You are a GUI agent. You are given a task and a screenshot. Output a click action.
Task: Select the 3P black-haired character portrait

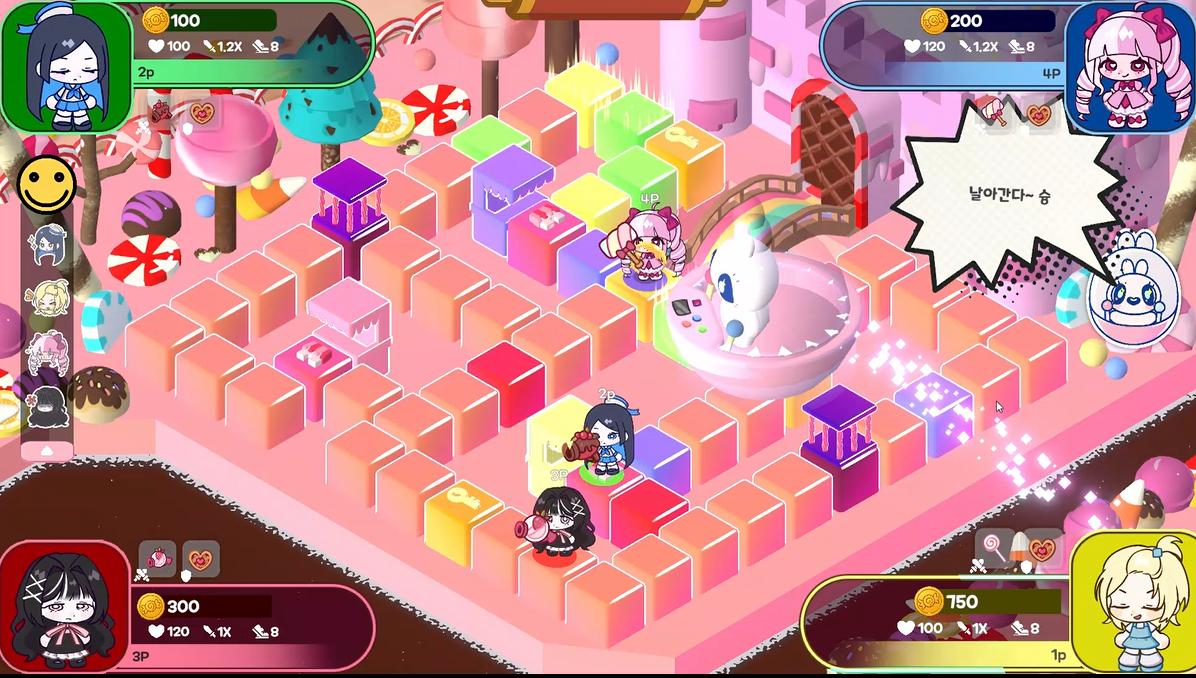click(64, 606)
